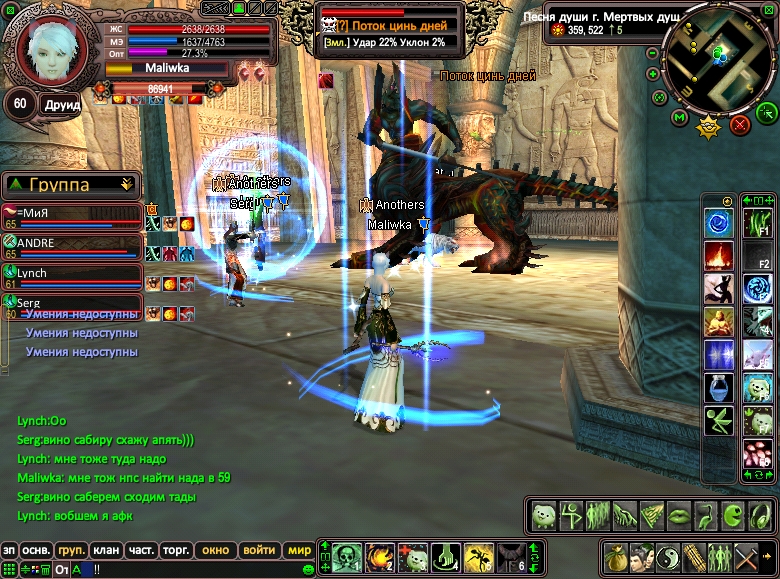The height and width of the screenshot is (579, 780).
Task: Use the blue potion bottle slot
Action: point(718,388)
